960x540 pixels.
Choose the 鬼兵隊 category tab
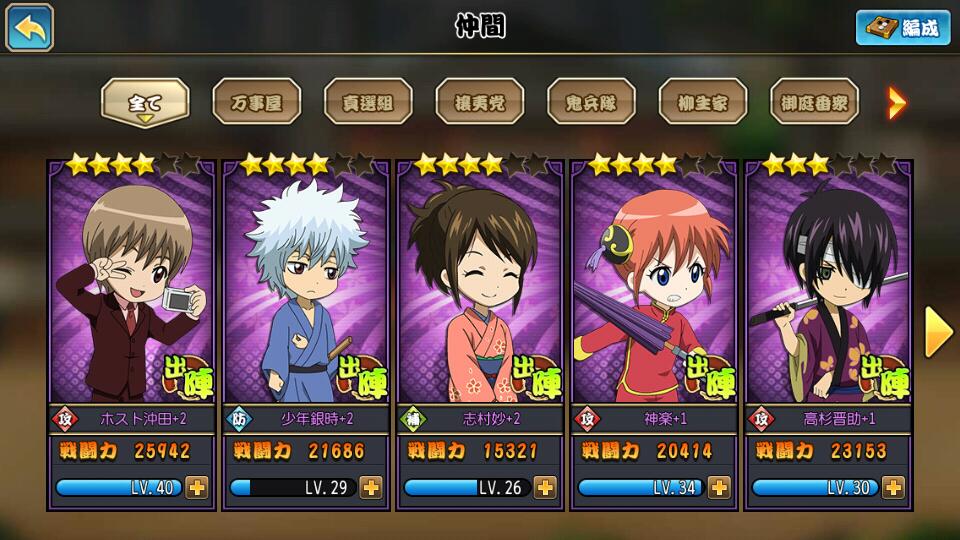(591, 102)
